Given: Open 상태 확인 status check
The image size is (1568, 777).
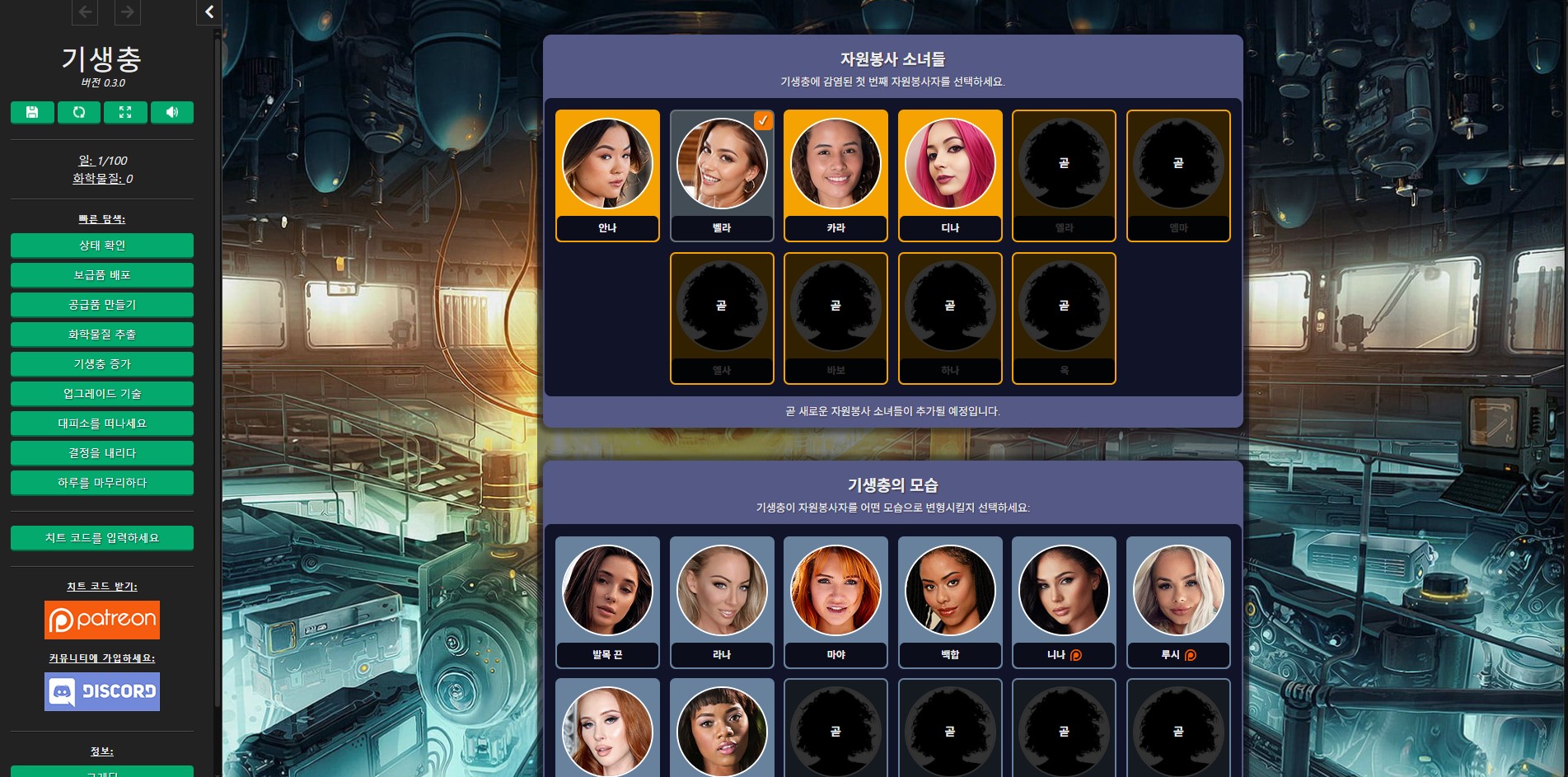Looking at the screenshot, I should point(102,246).
